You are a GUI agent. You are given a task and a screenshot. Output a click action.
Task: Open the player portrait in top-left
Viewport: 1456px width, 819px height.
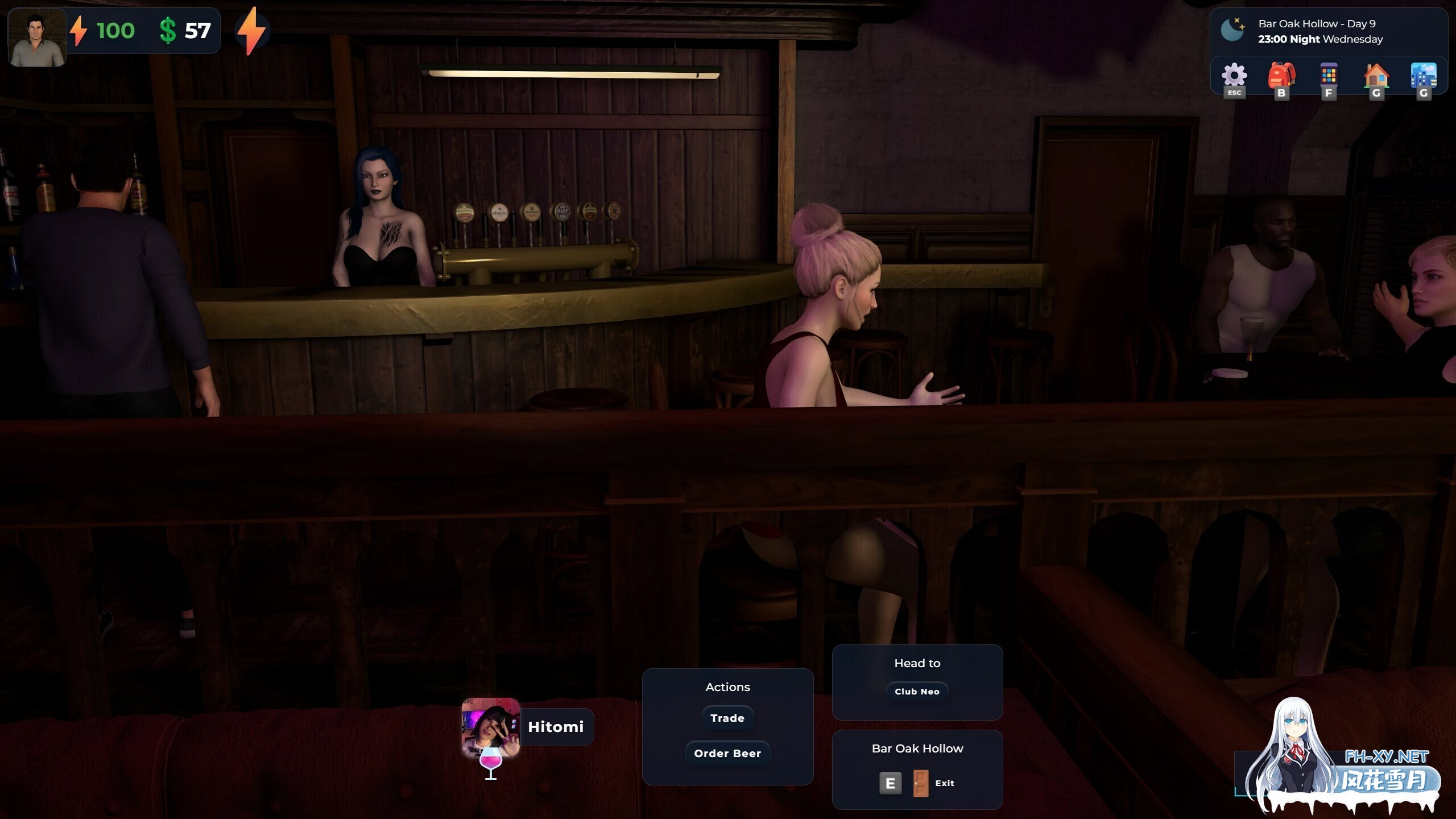pos(38,38)
